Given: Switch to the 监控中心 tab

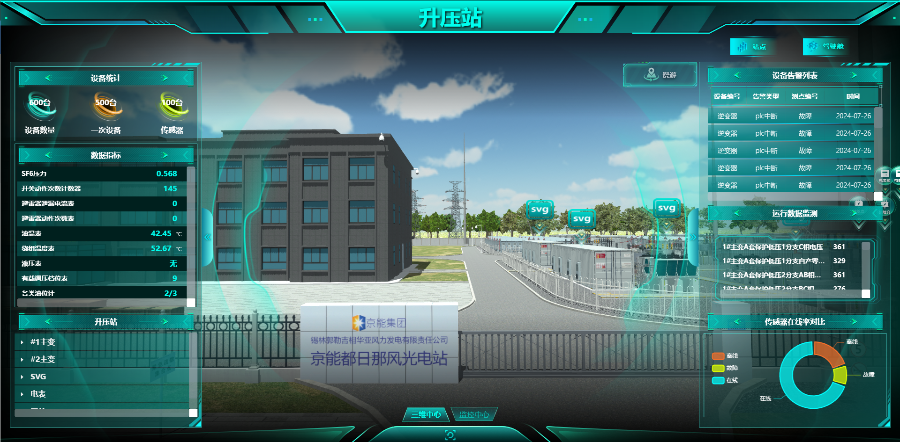Looking at the screenshot, I should (x=473, y=414).
